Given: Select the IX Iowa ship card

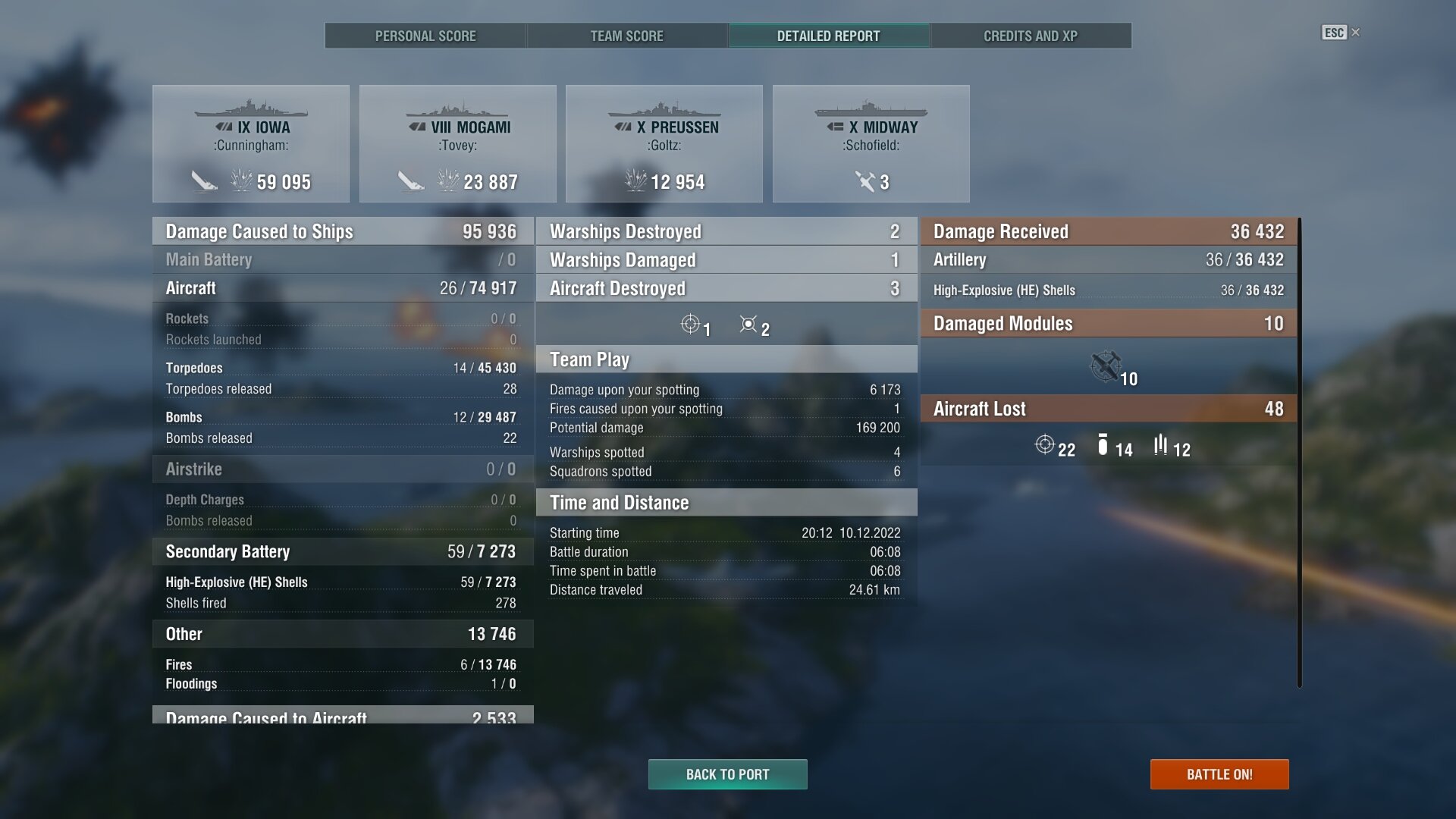Looking at the screenshot, I should (x=251, y=143).
